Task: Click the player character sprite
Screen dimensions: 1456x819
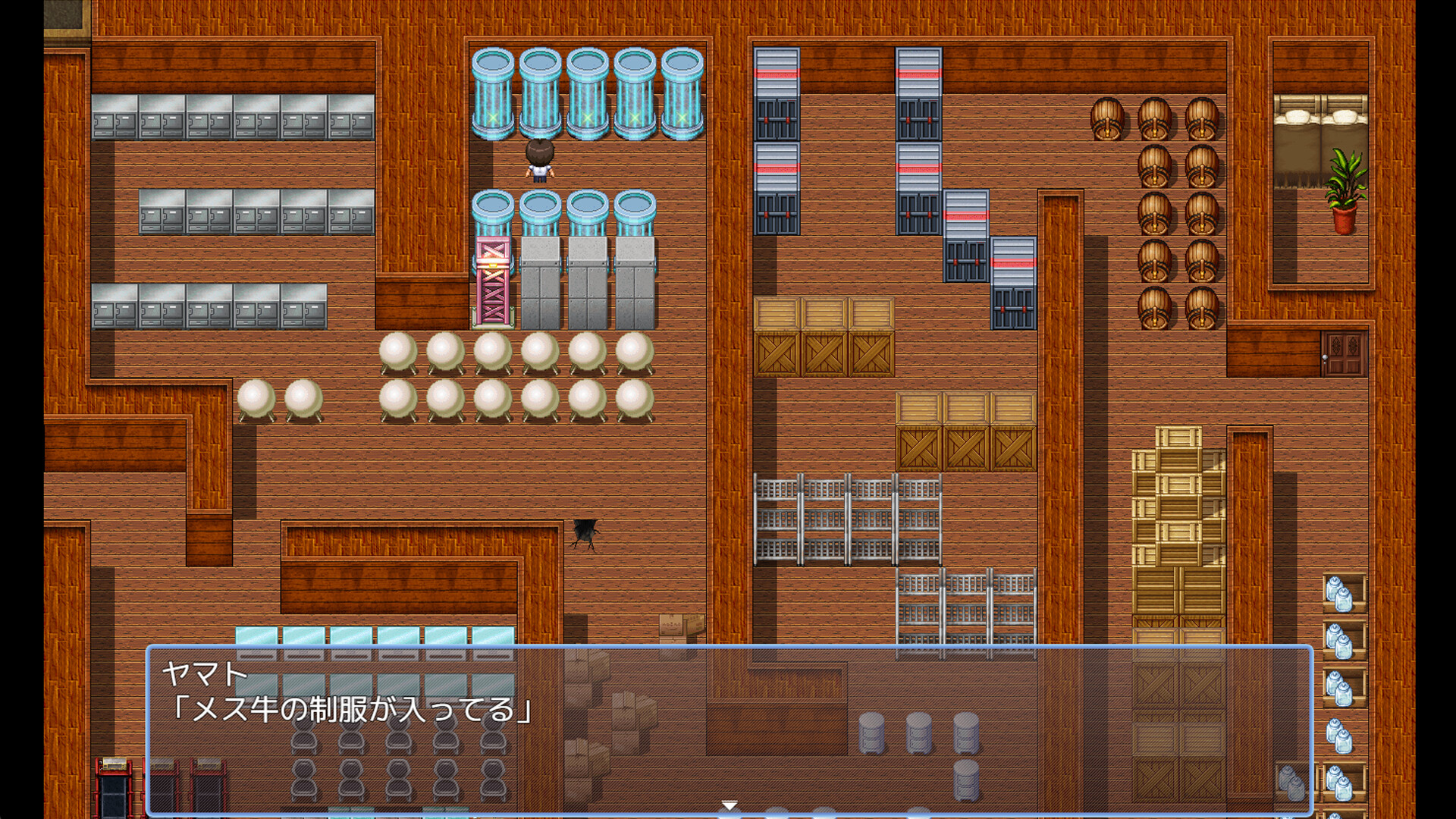Action: (x=539, y=162)
